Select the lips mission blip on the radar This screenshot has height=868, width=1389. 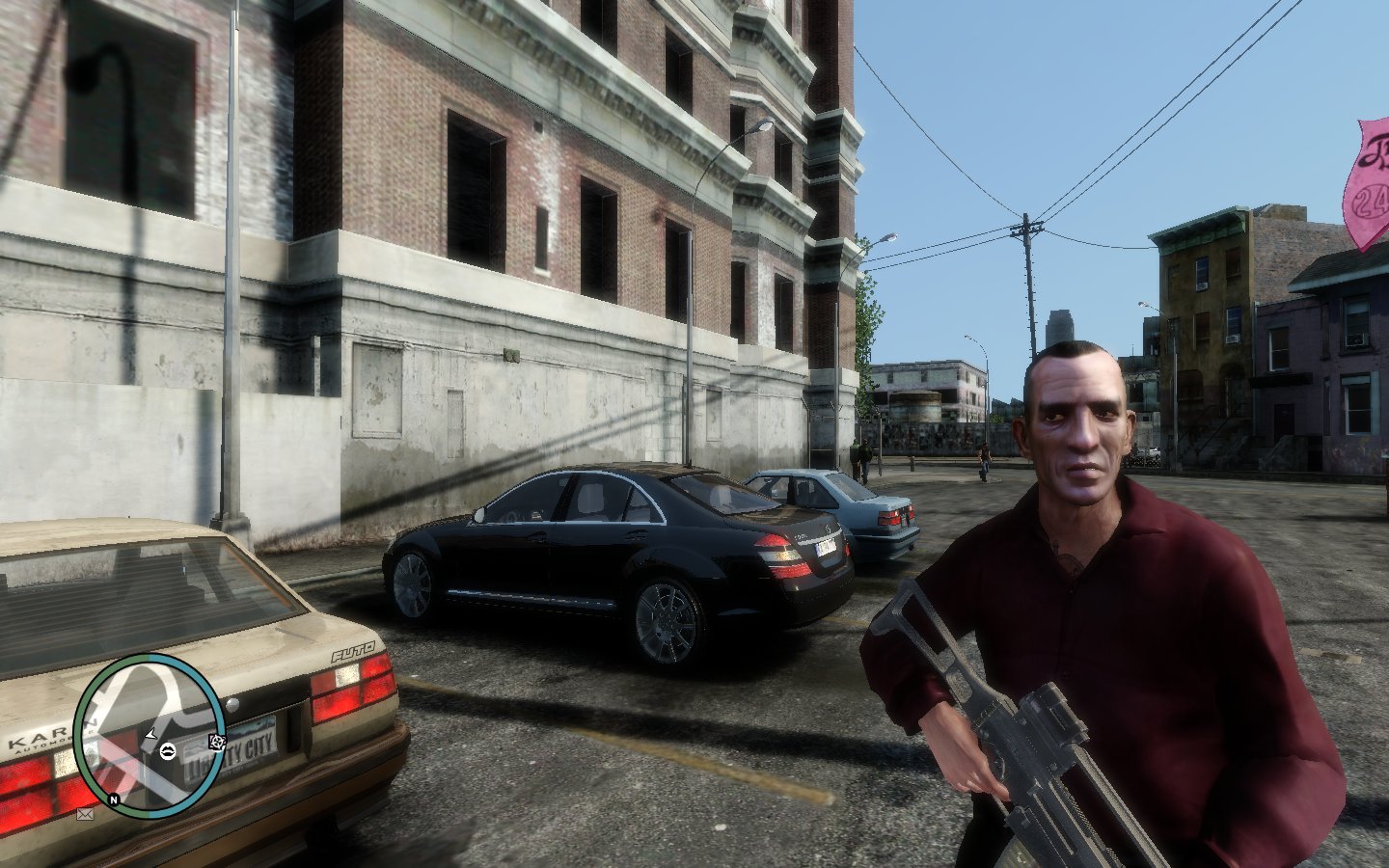[x=167, y=751]
